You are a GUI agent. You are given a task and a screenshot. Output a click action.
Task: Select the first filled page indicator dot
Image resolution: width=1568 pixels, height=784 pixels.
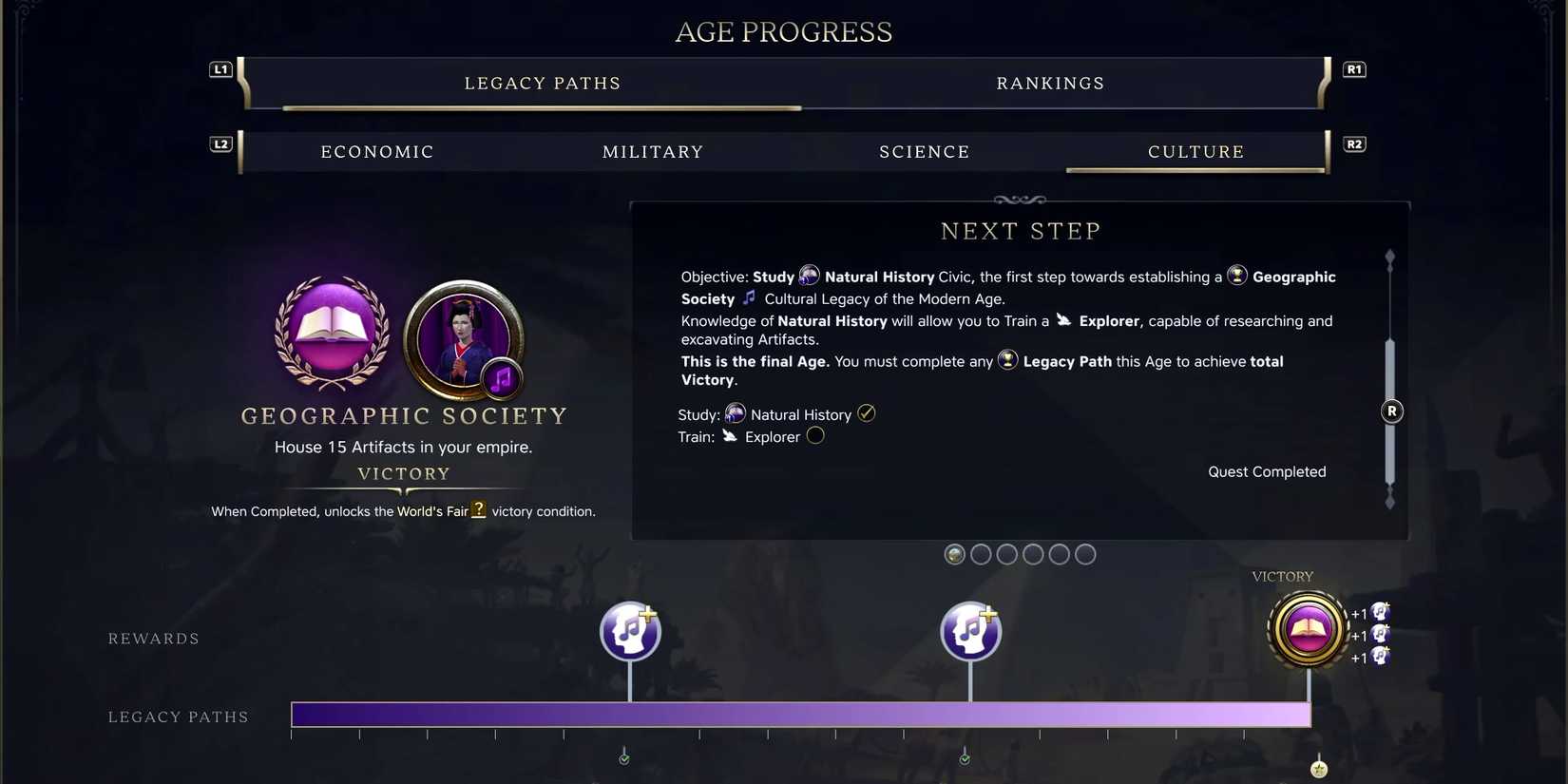[954, 554]
